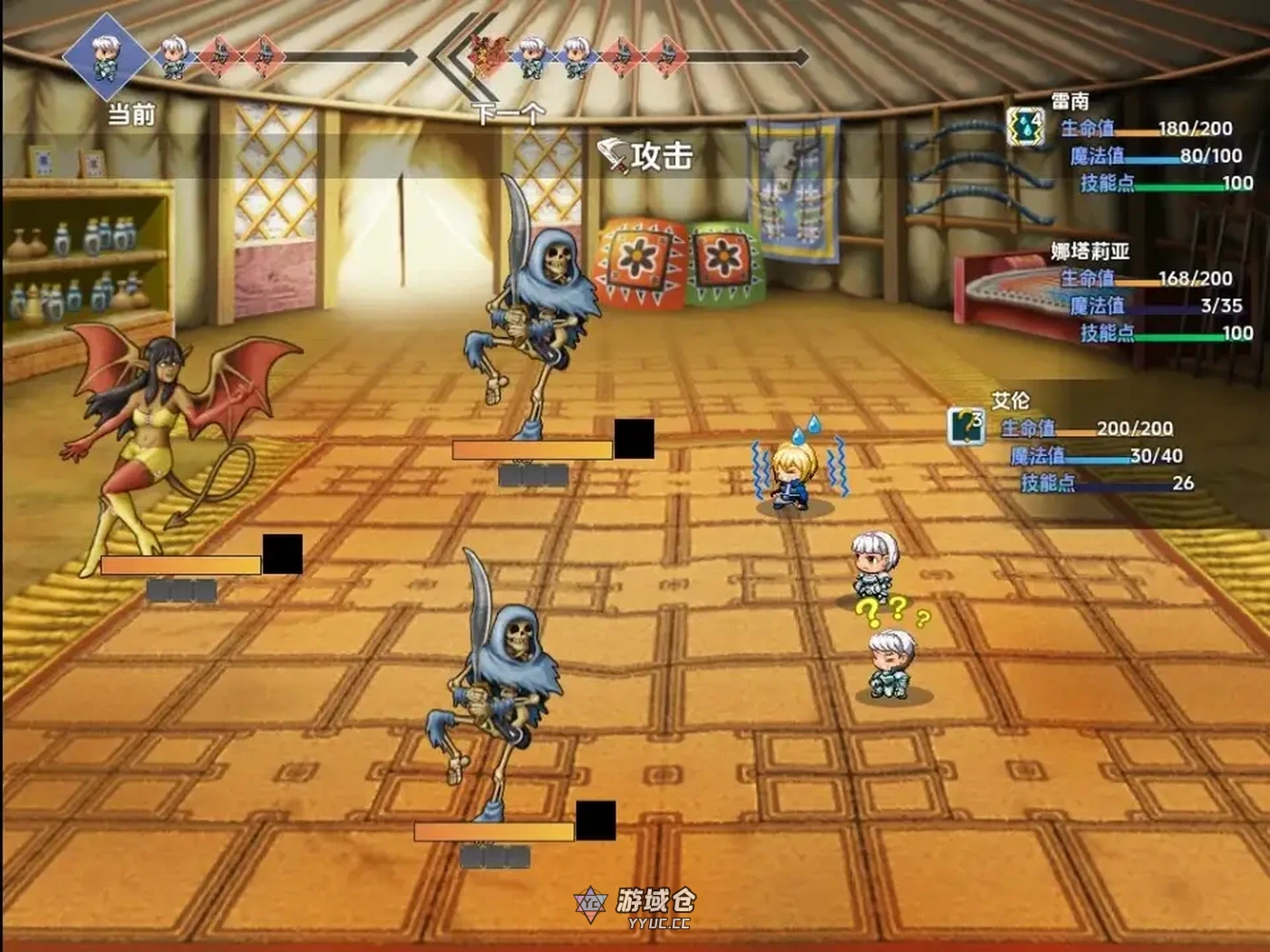Screen dimensions: 1270x952
Task: Select the current-turn hero diamond portrait
Action: (105, 55)
